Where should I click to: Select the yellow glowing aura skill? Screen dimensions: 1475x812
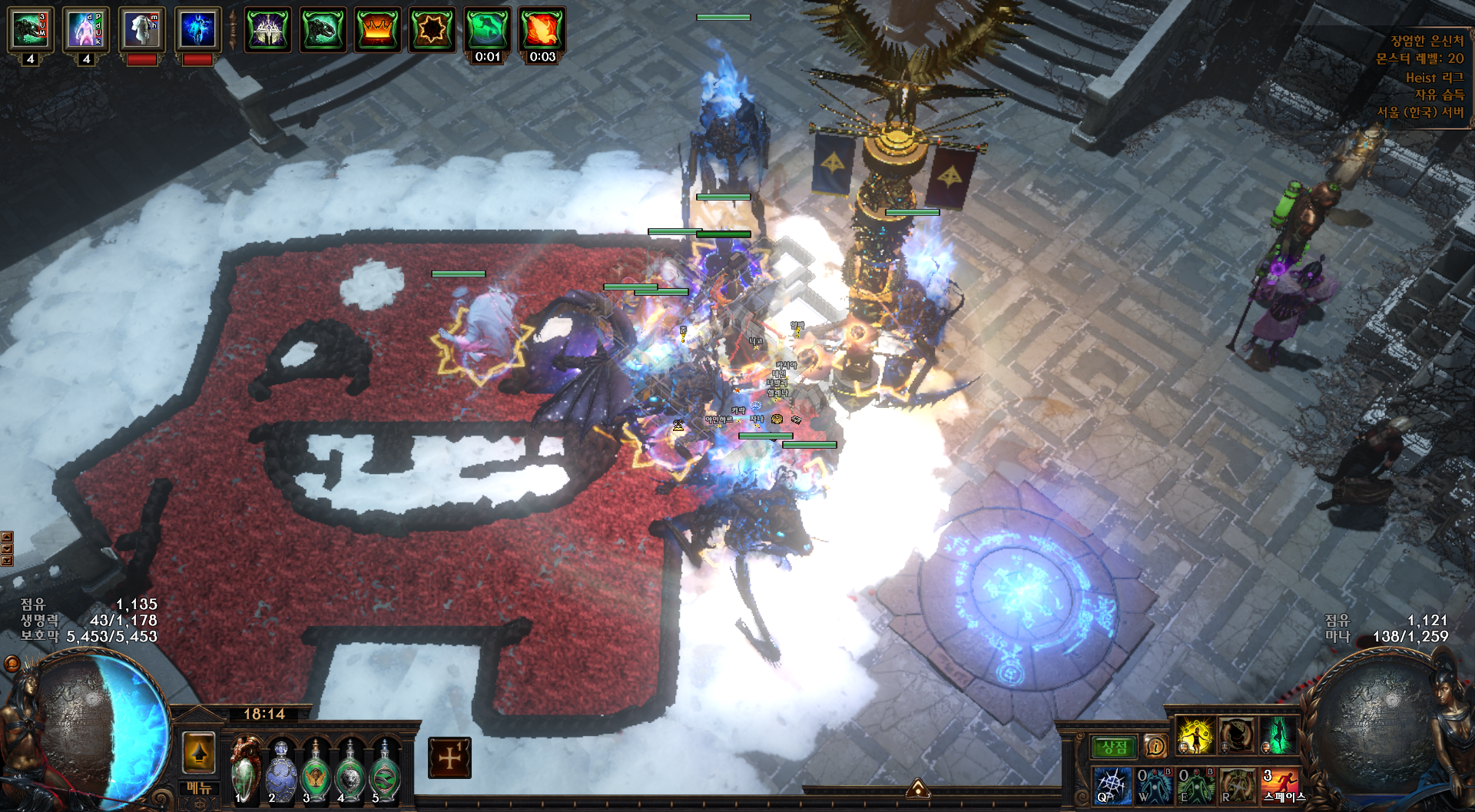pos(1195,735)
